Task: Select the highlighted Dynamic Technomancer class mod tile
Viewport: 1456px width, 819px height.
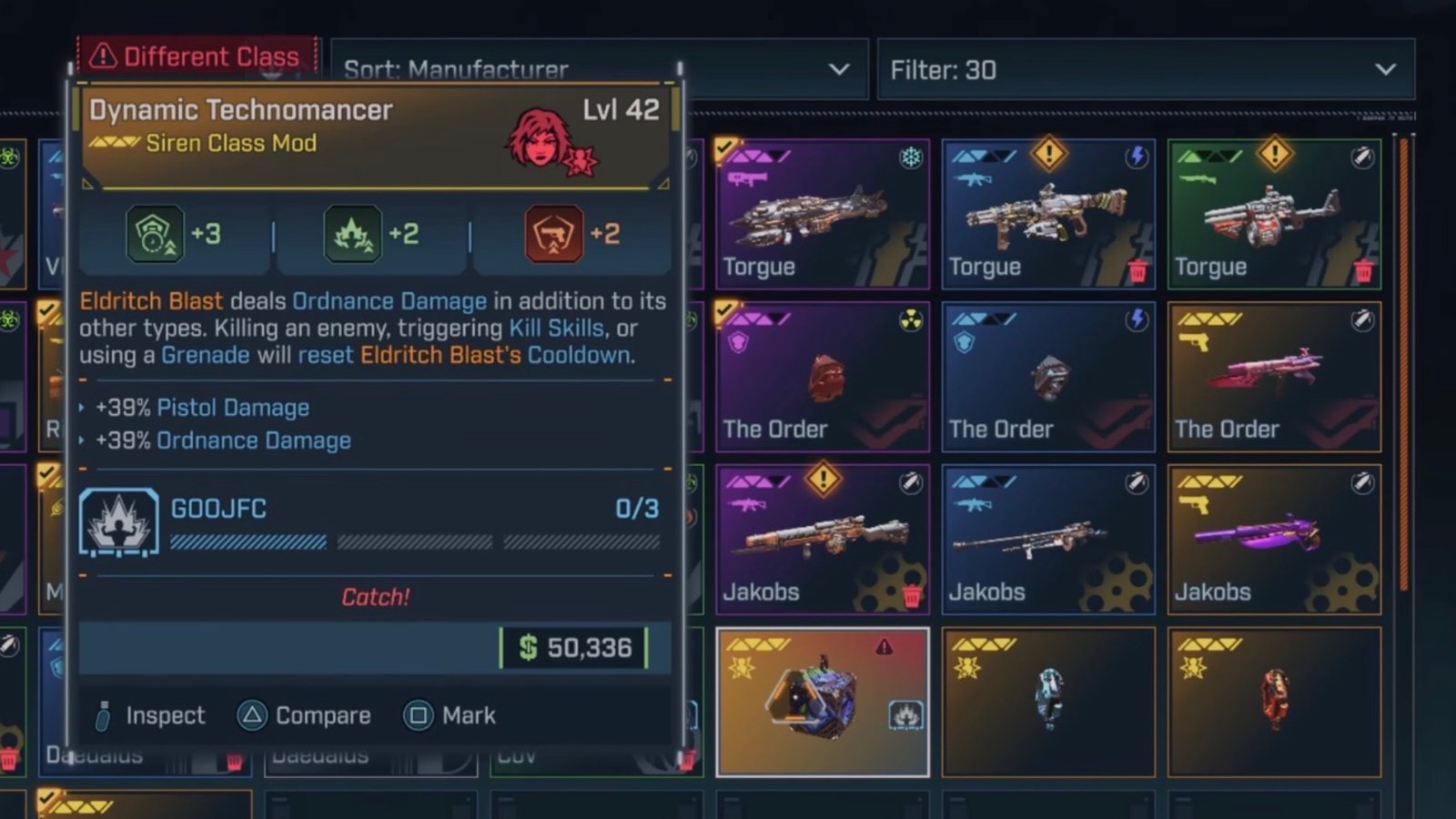Action: 822,702
